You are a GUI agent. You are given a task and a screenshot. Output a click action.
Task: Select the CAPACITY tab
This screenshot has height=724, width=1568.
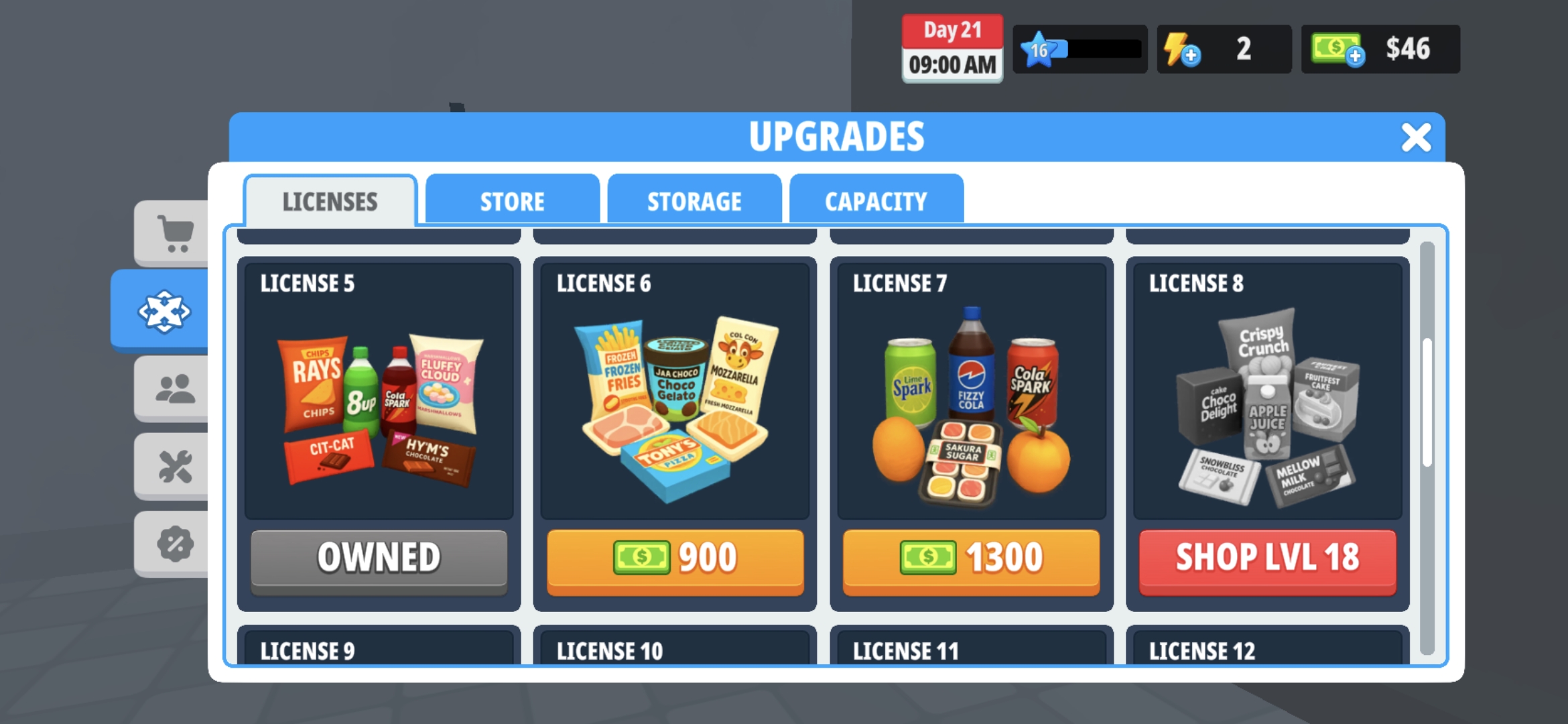(x=876, y=200)
